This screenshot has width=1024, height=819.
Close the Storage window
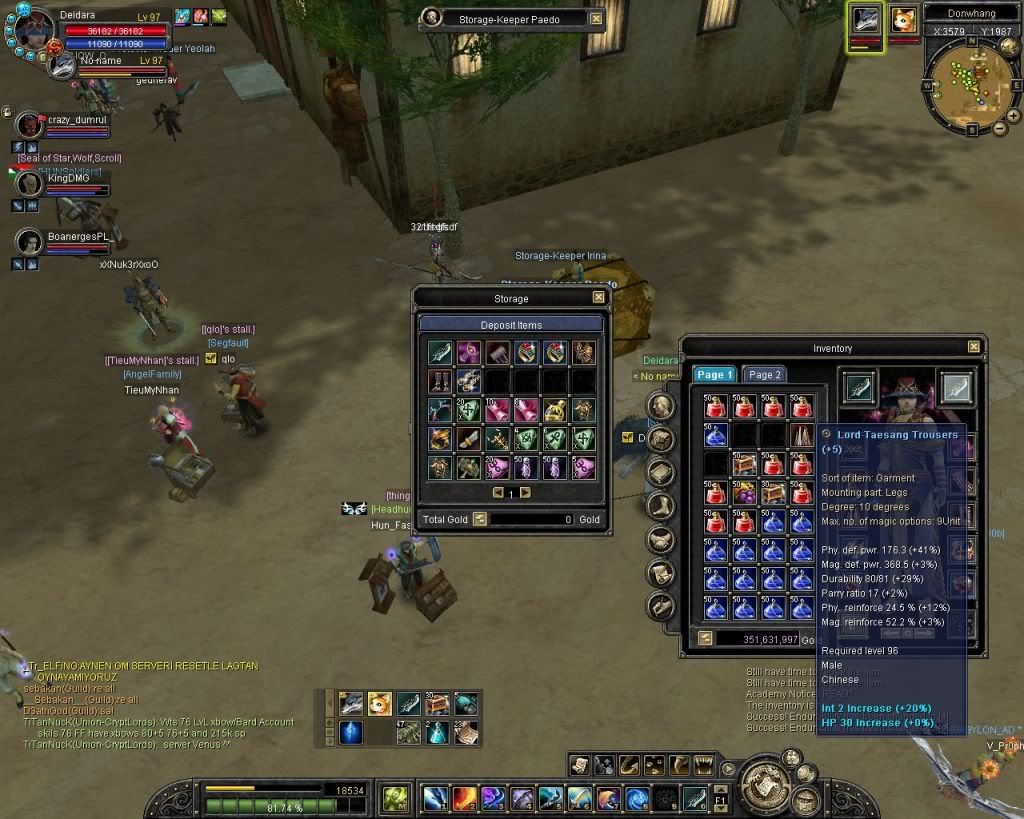tap(598, 297)
